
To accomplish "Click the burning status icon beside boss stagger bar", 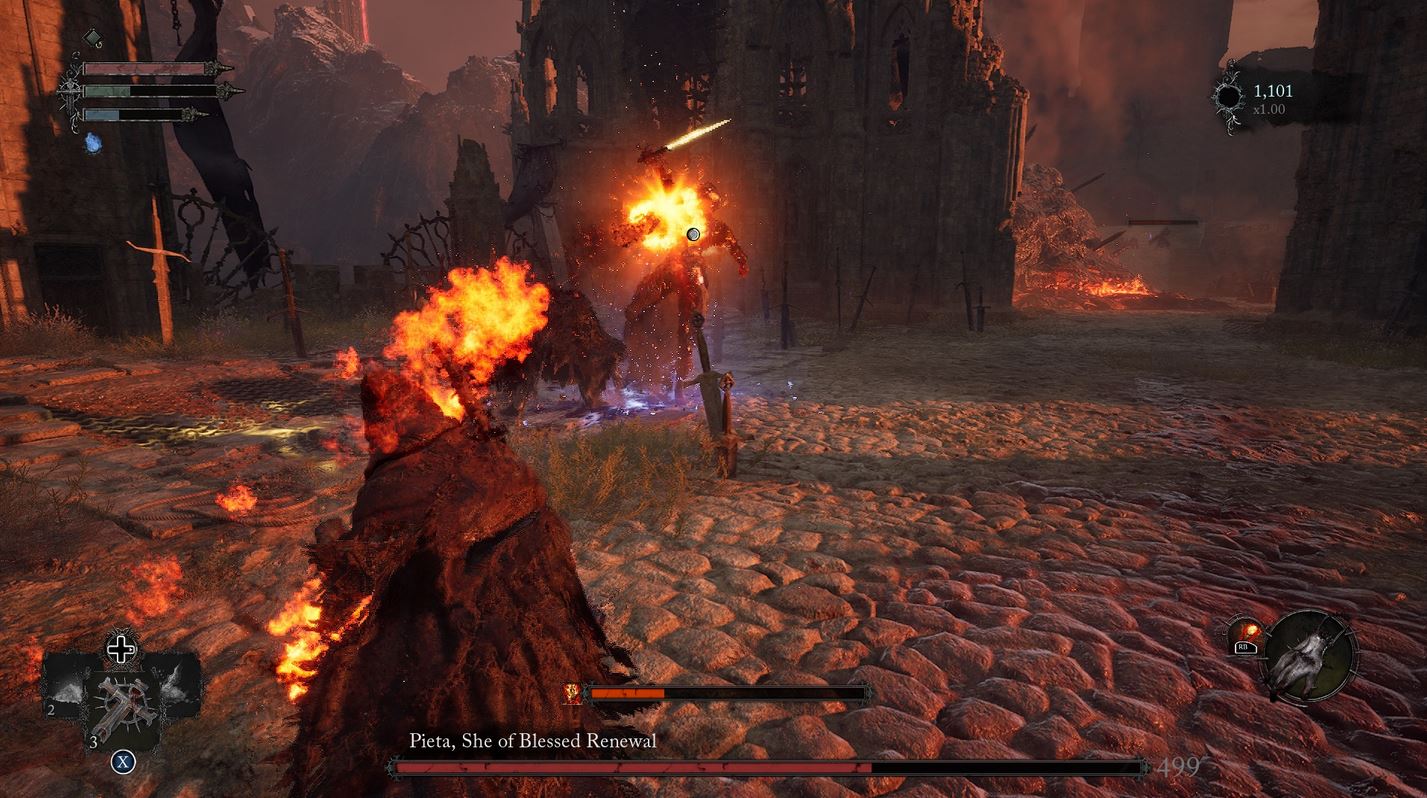I will pyautogui.click(x=573, y=692).
